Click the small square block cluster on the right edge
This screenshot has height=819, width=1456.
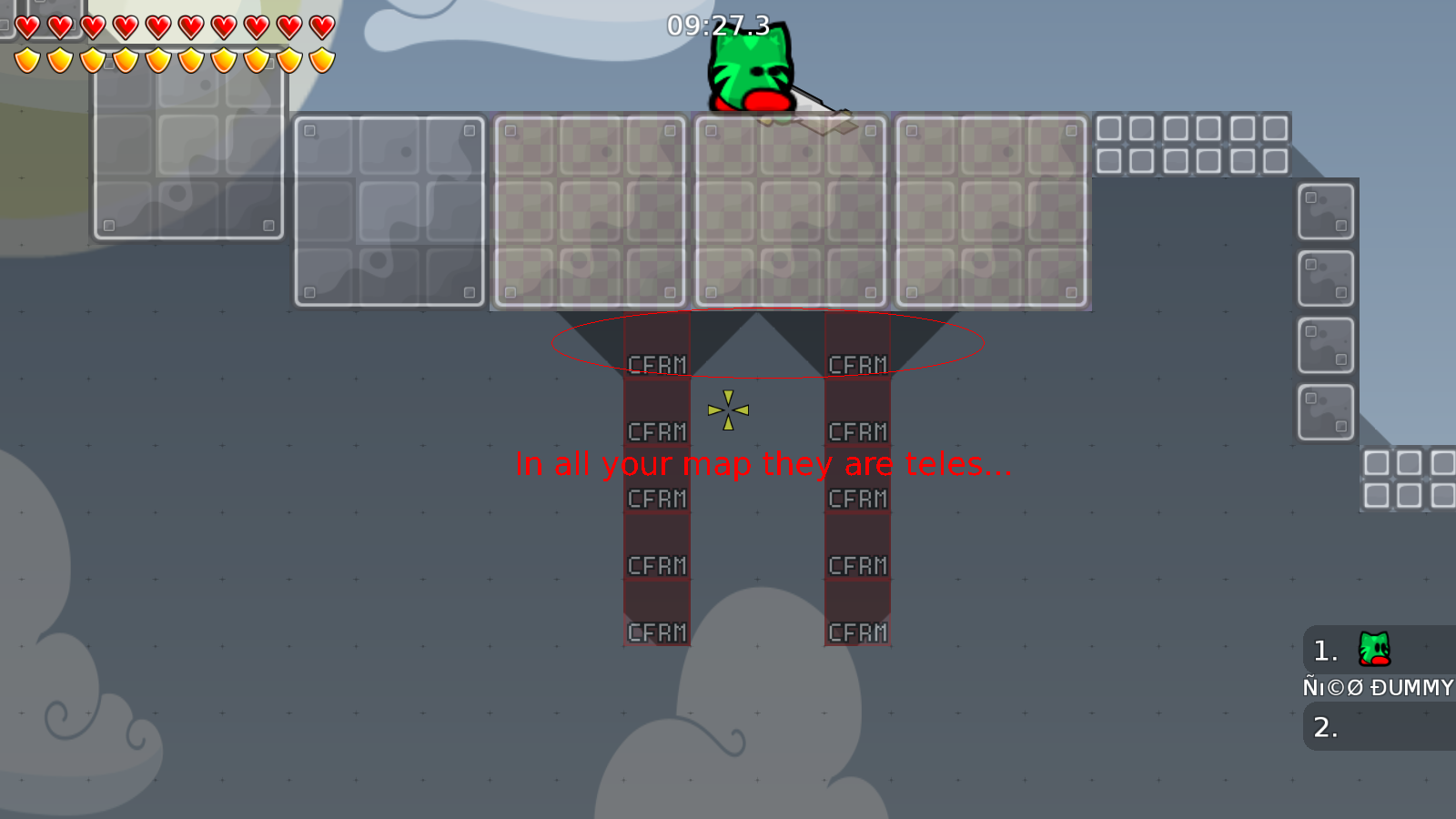click(1406, 476)
